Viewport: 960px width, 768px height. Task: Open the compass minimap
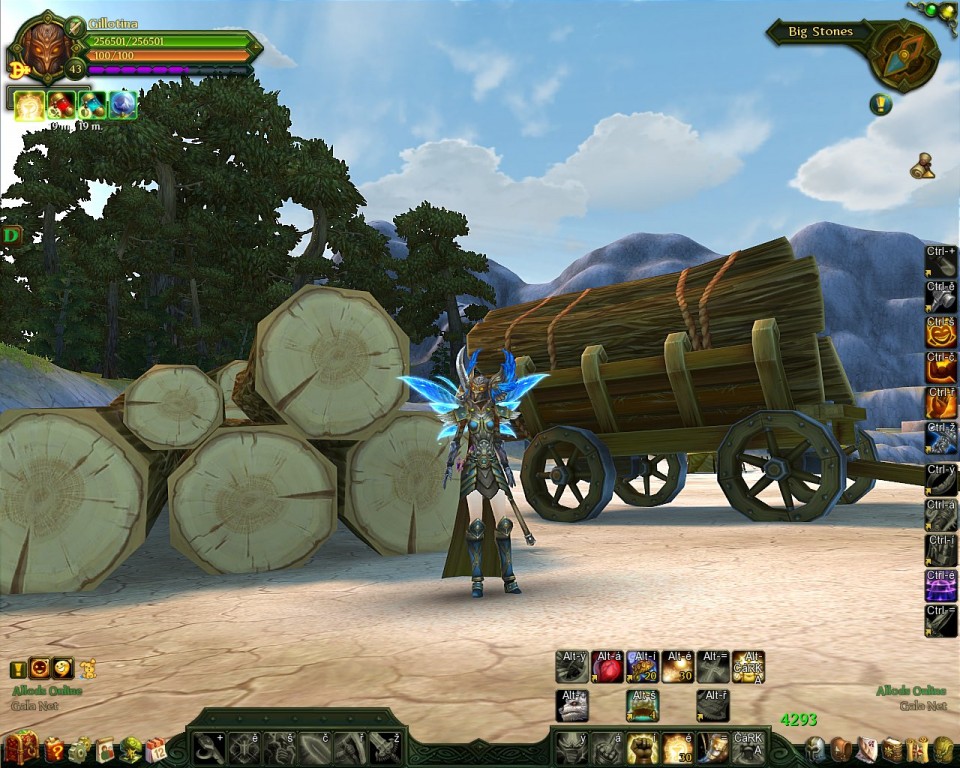click(902, 56)
